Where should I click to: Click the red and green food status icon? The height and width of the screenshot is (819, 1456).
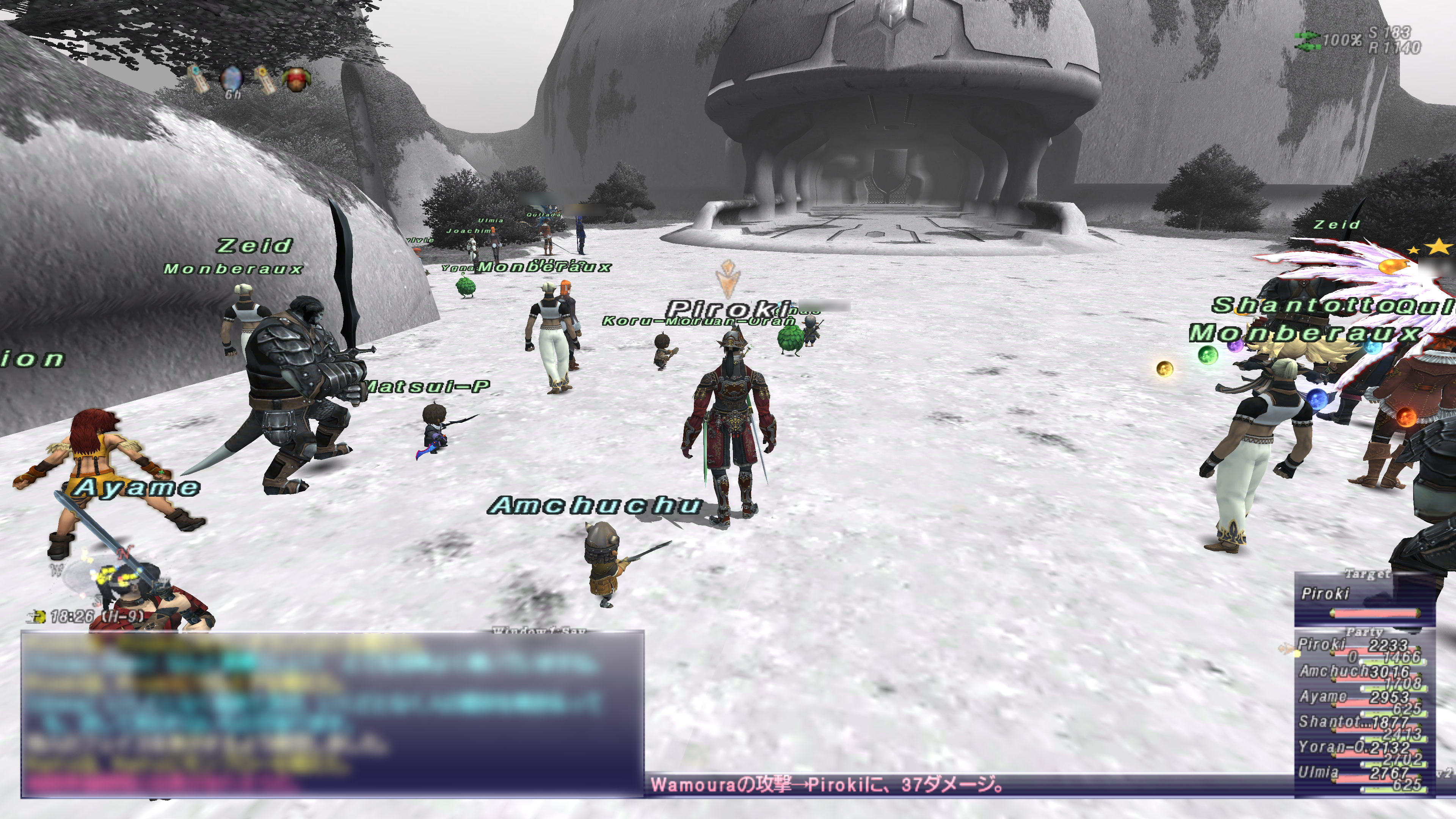click(297, 79)
